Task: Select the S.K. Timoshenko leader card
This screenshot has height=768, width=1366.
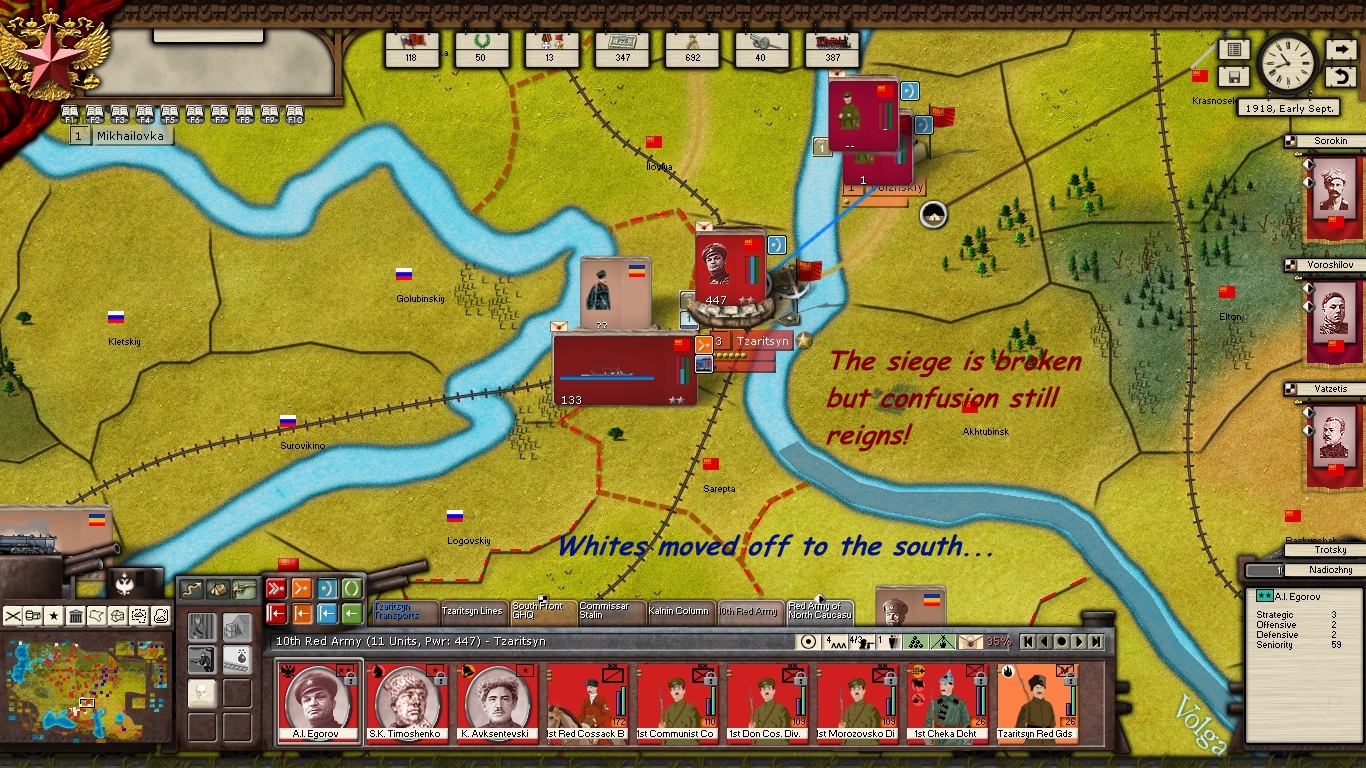Action: [x=406, y=702]
